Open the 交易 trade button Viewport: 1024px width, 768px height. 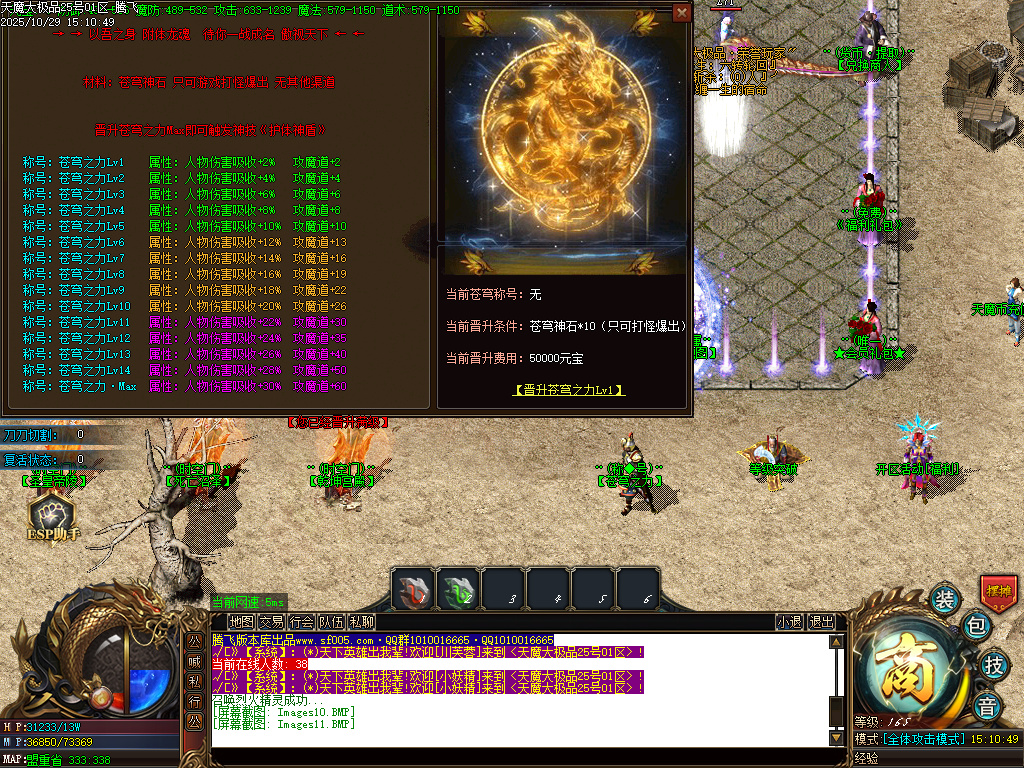(x=271, y=622)
